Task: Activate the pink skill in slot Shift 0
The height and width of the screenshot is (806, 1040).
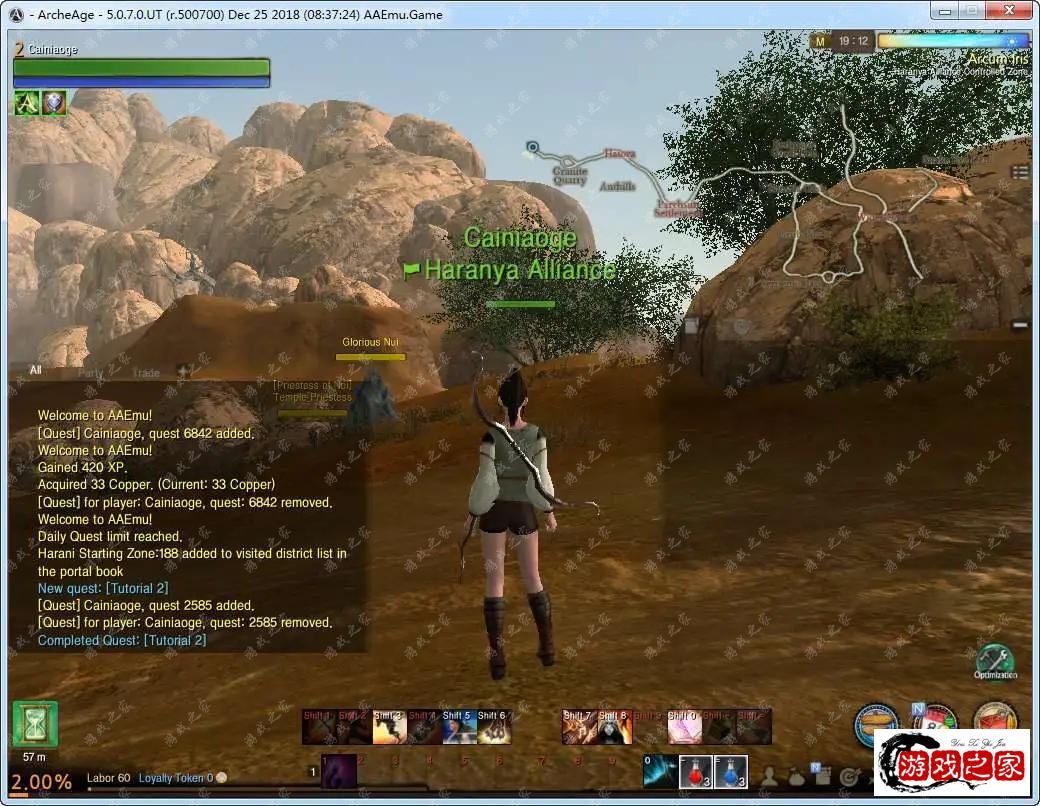Action: 682,728
